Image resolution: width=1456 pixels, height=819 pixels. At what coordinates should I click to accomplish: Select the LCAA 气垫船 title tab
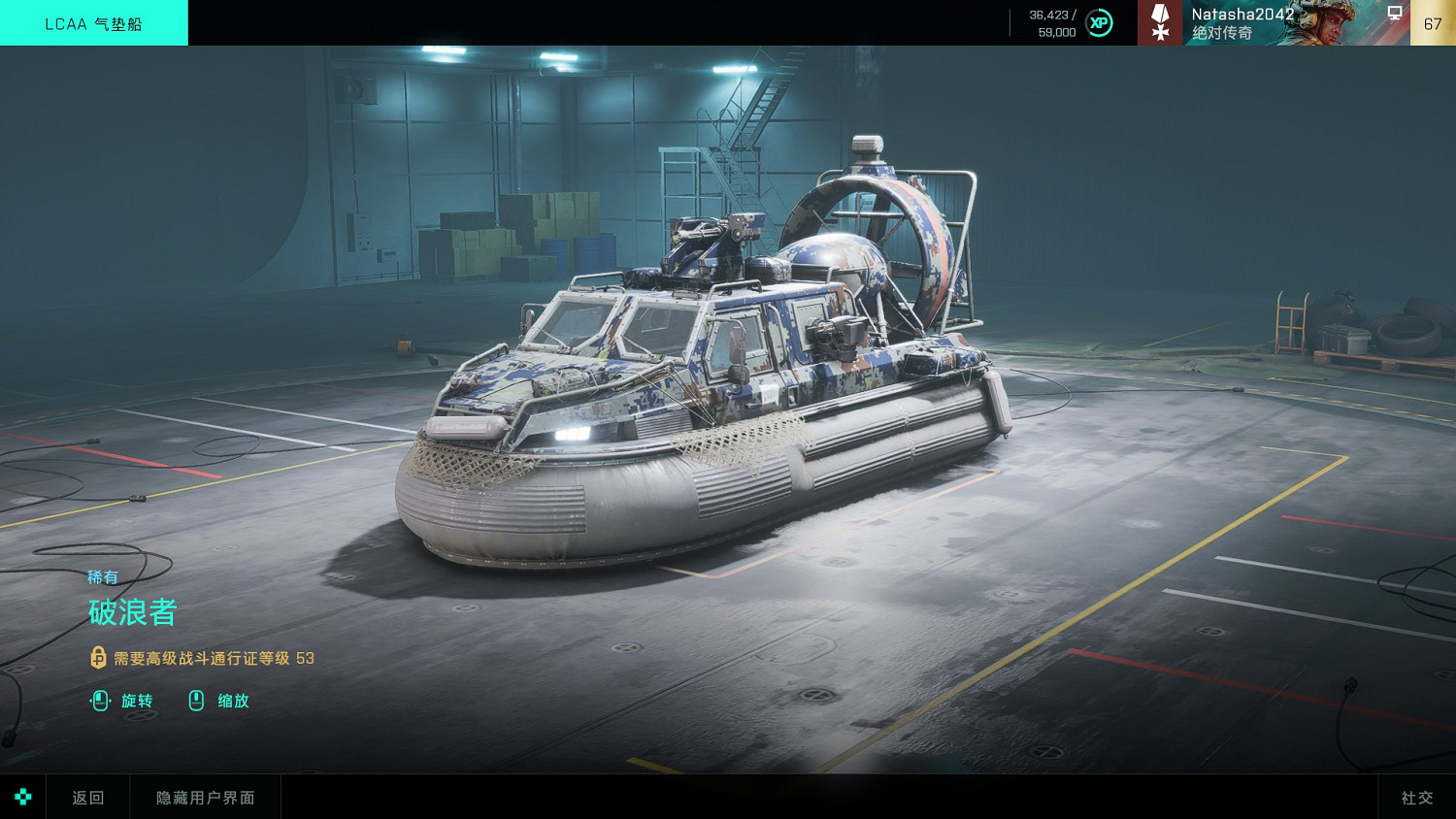(x=93, y=23)
